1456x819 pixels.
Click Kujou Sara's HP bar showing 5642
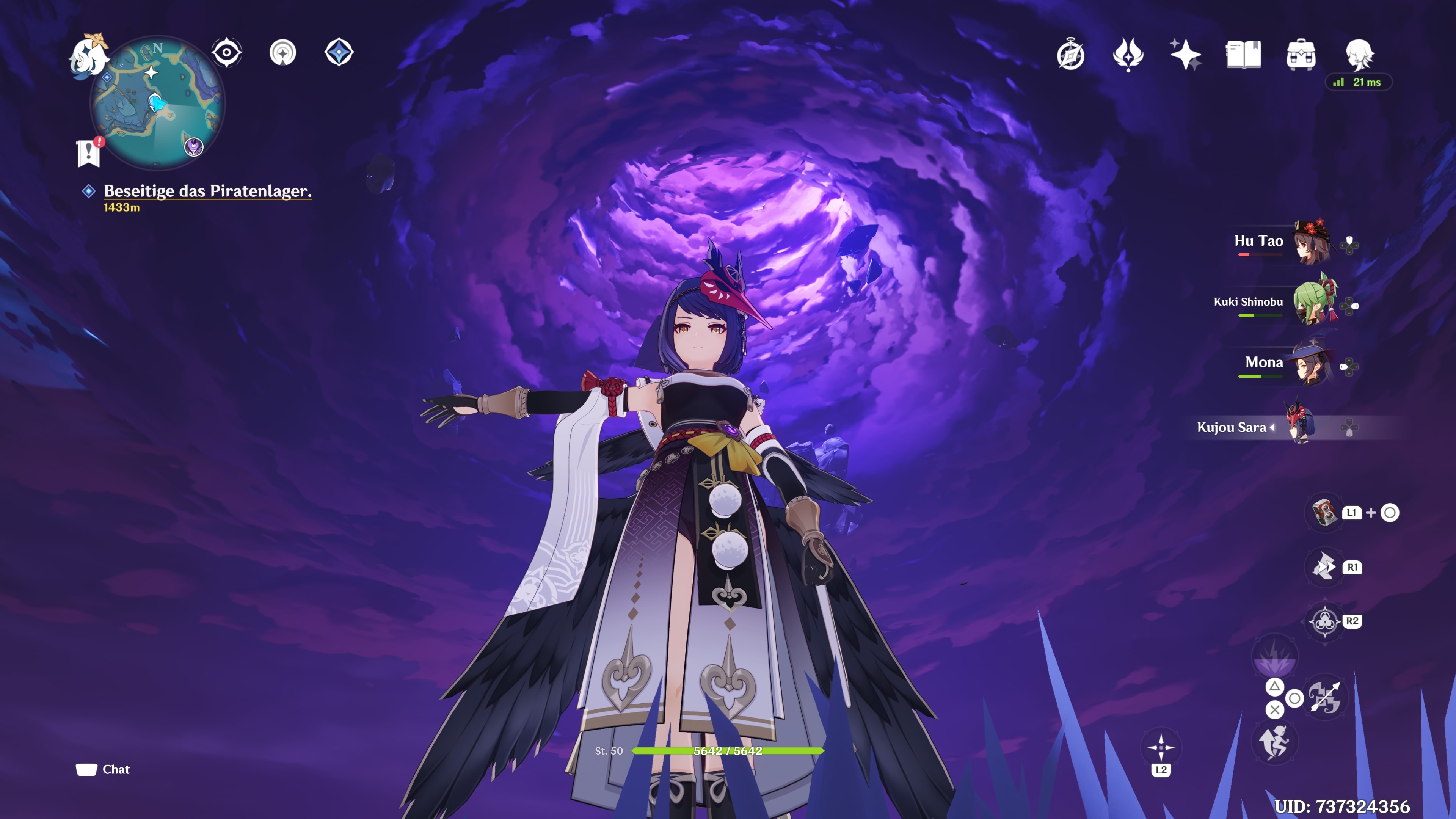tap(728, 751)
